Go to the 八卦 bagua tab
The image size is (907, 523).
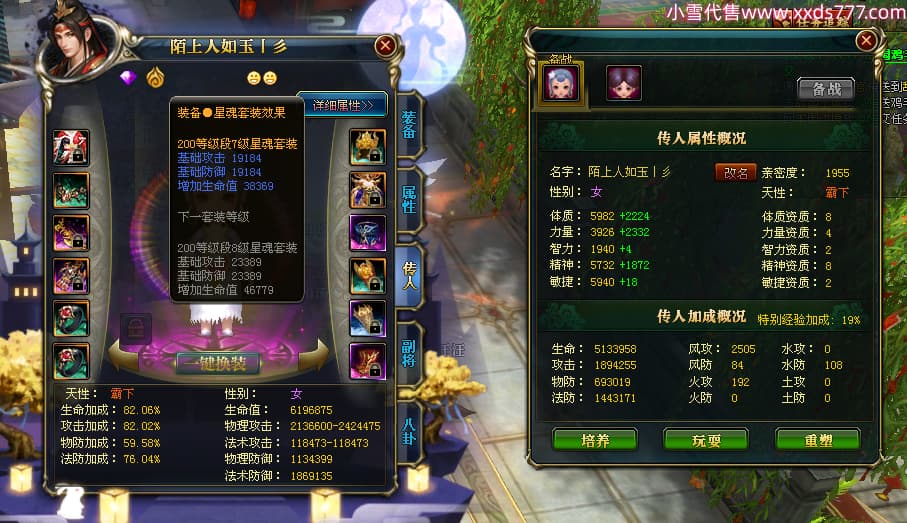408,428
